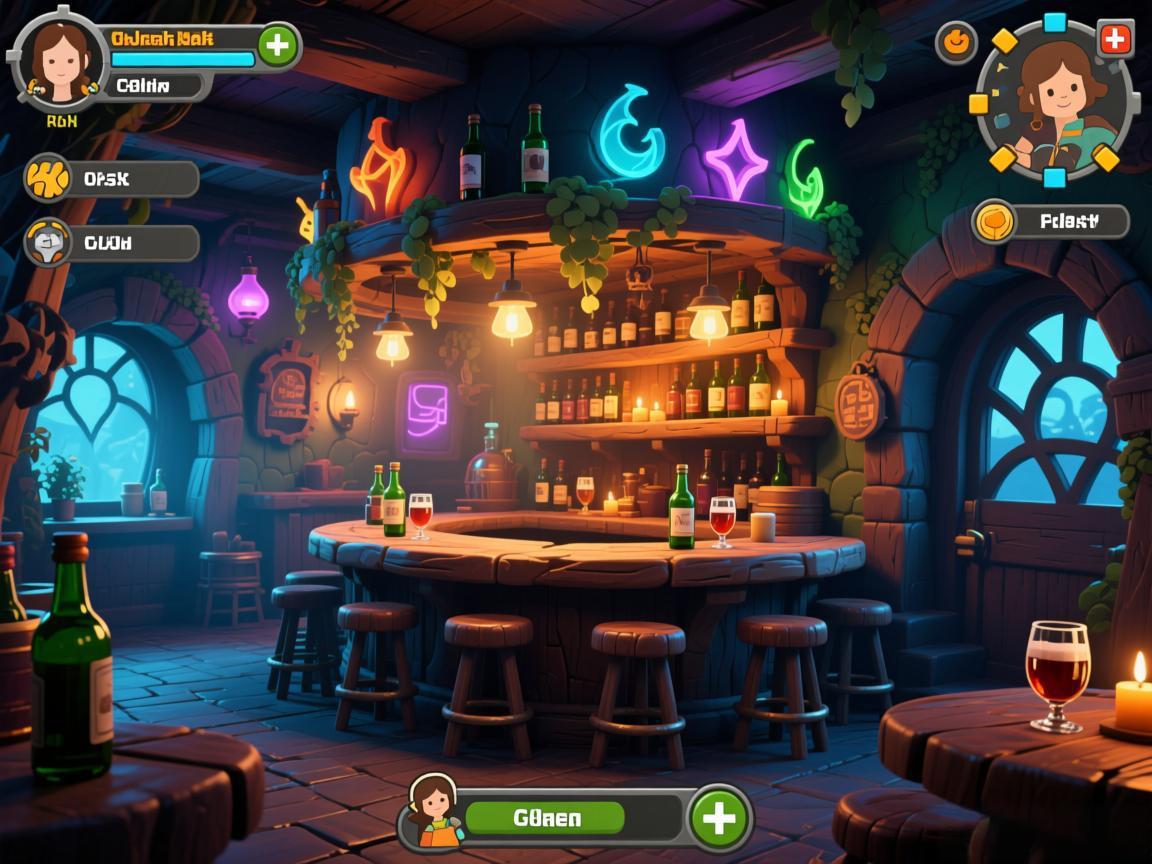Tap the green plus beside the cyan bar

tap(278, 46)
